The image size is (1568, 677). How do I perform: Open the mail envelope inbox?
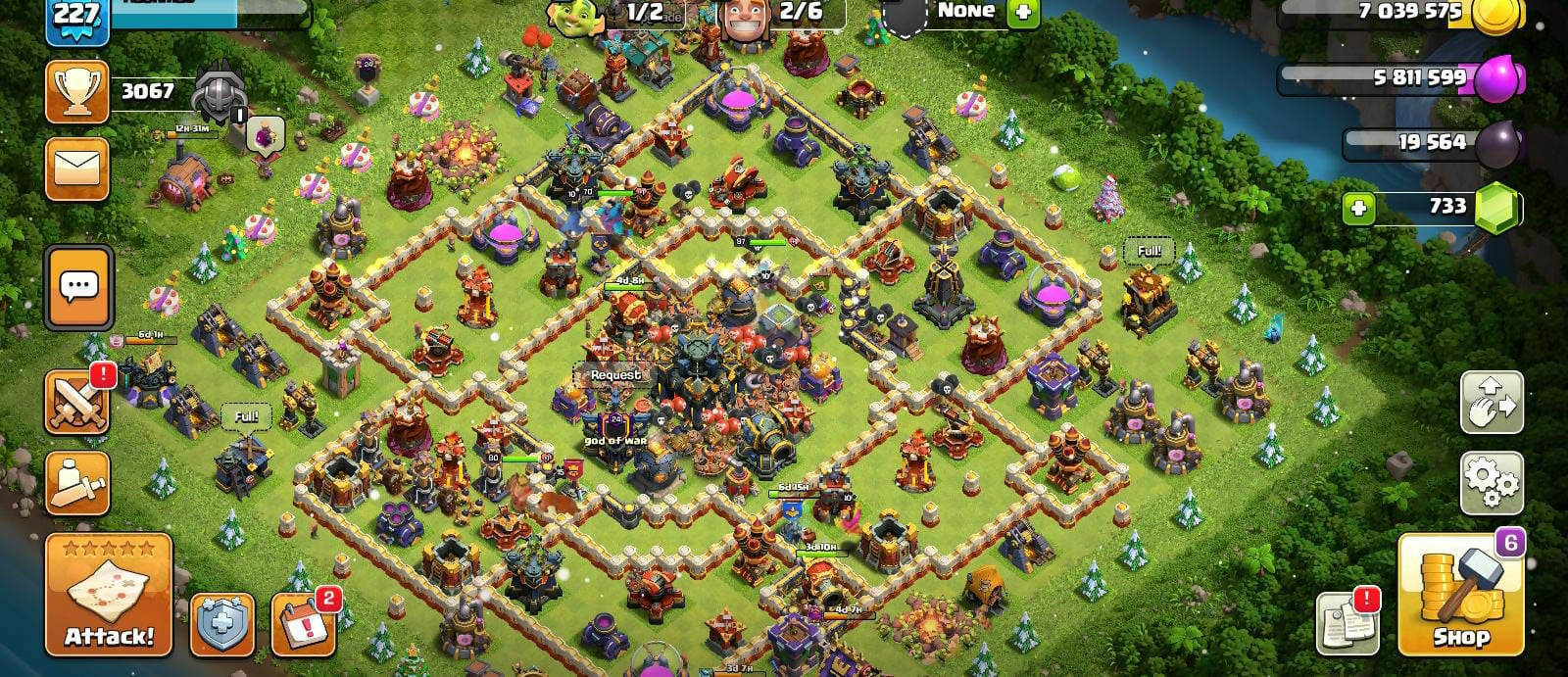pos(76,169)
